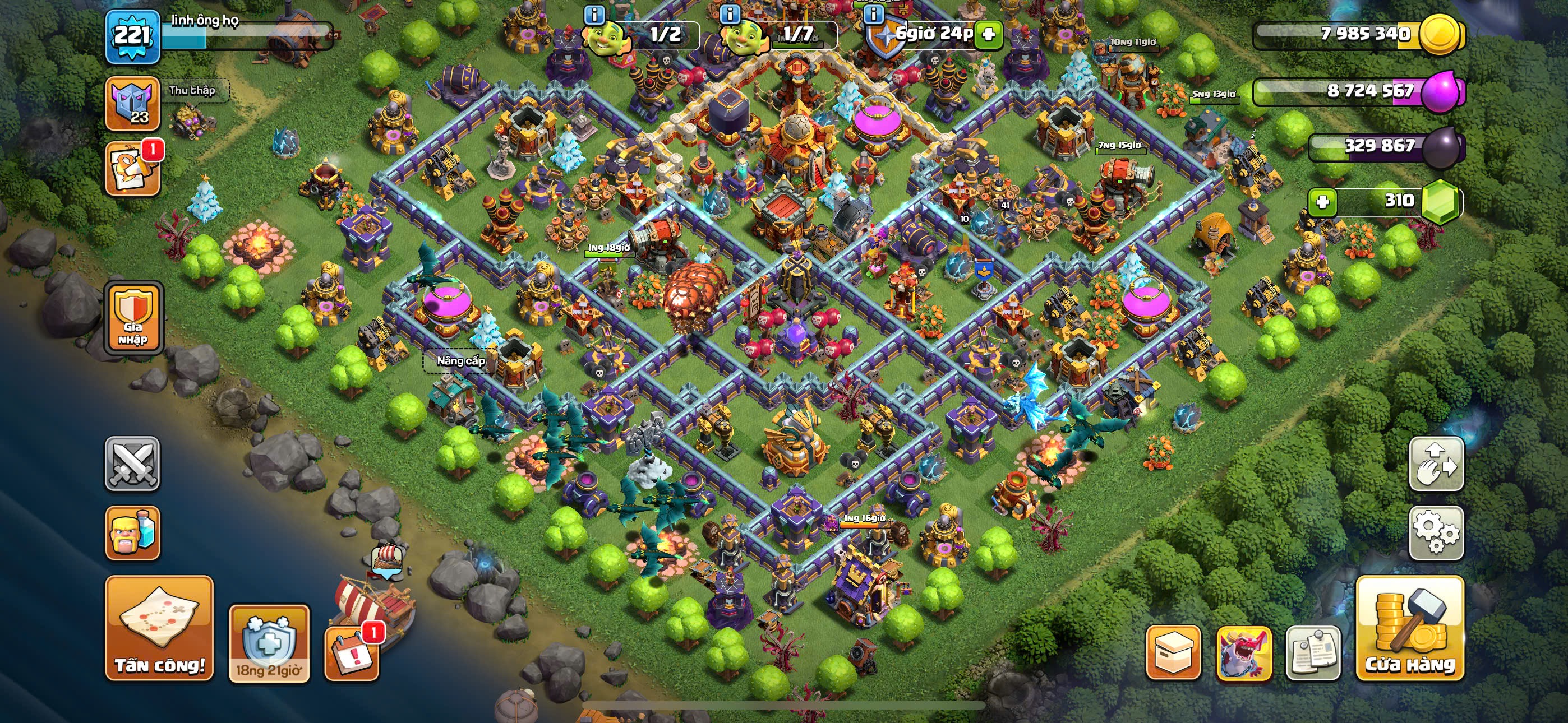
Task: Open the storage box icon
Action: pos(1173,652)
